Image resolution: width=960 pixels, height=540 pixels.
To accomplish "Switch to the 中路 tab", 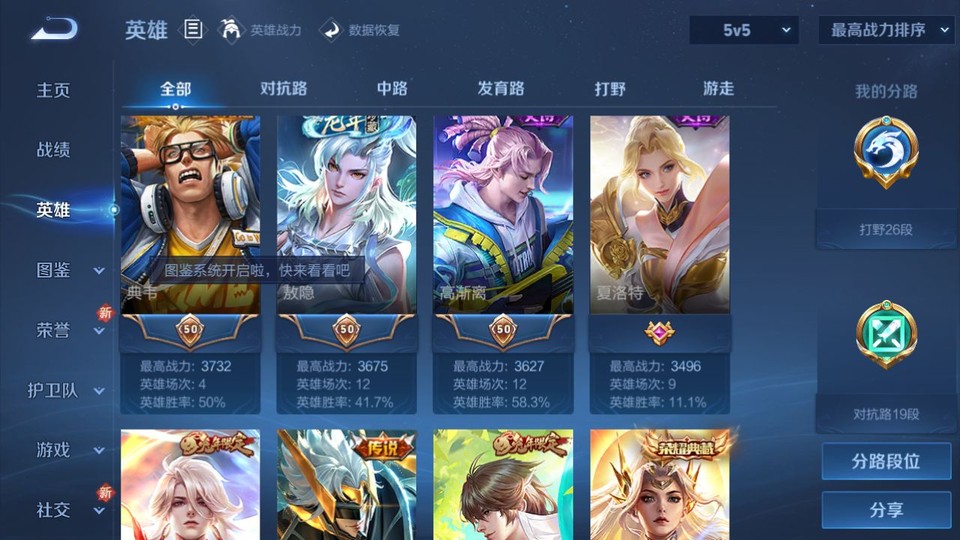I will (392, 88).
